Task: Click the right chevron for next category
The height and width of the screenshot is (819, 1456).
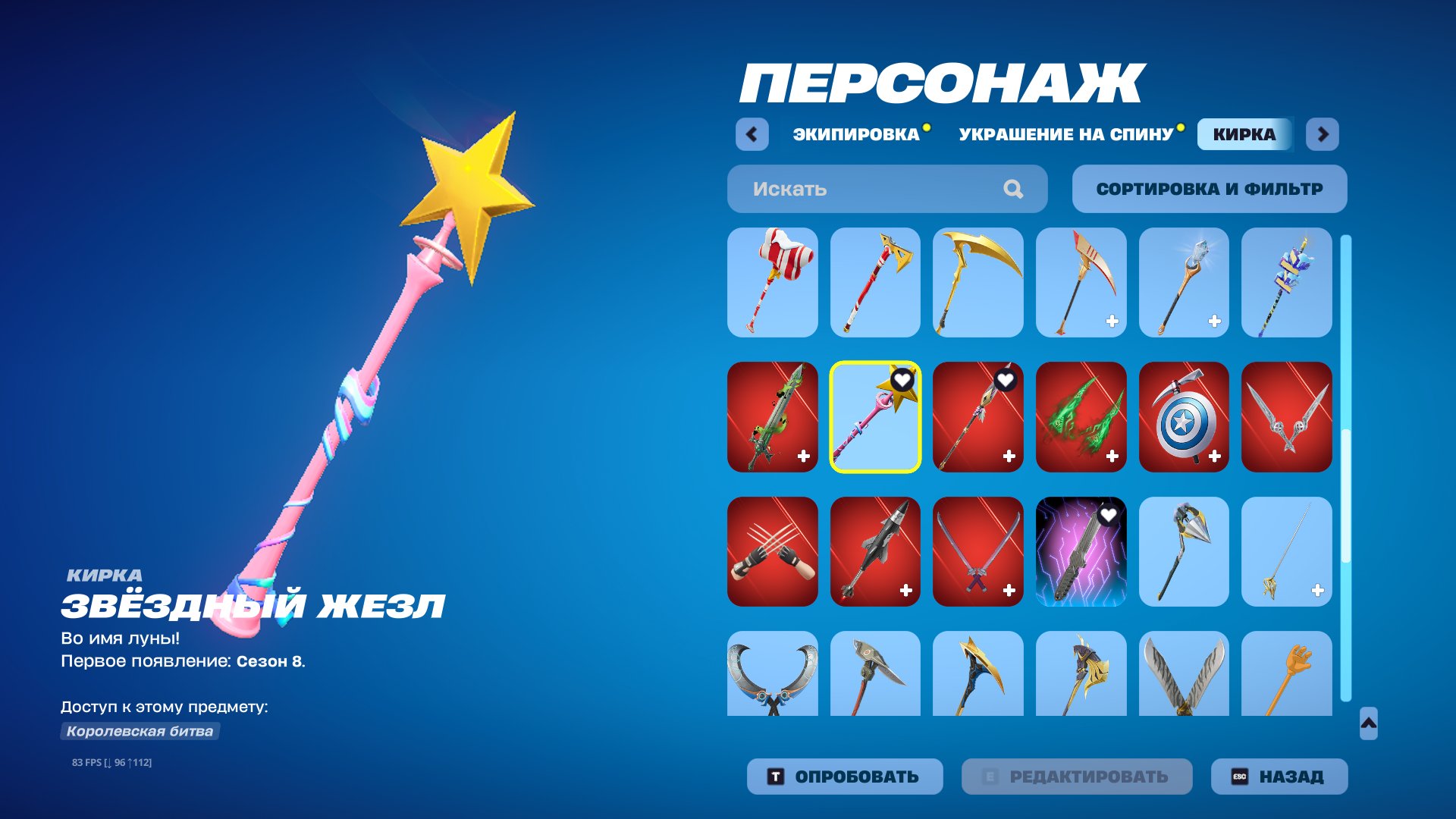Action: 1323,133
